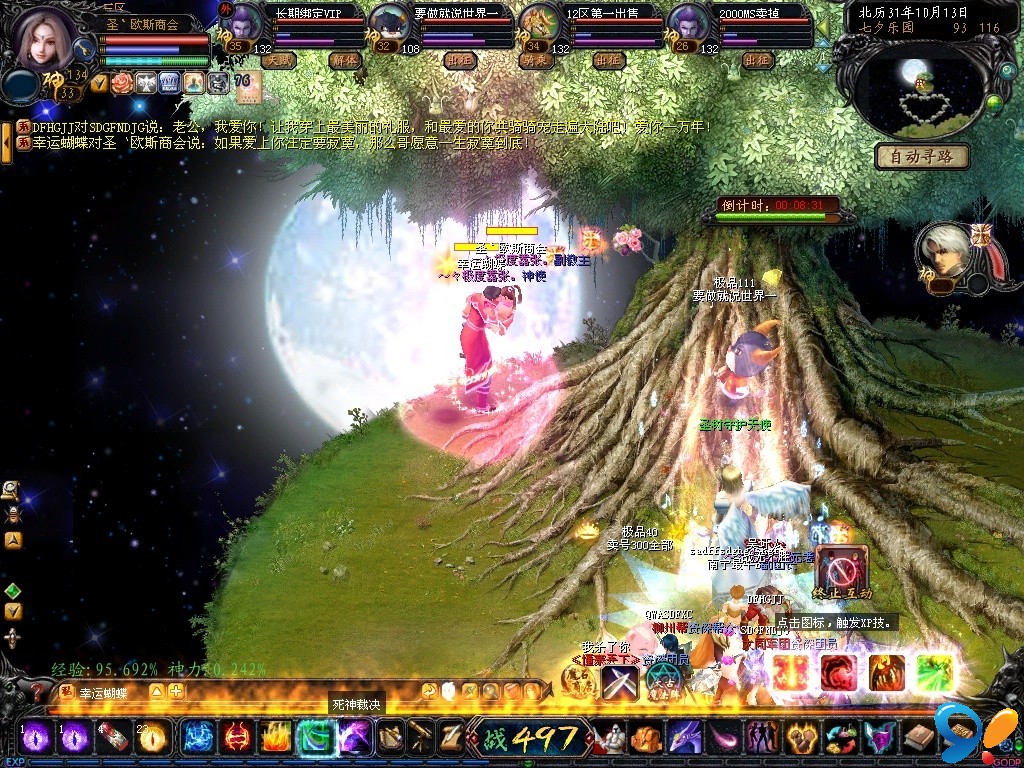Click the rose buff icon

tap(122, 82)
